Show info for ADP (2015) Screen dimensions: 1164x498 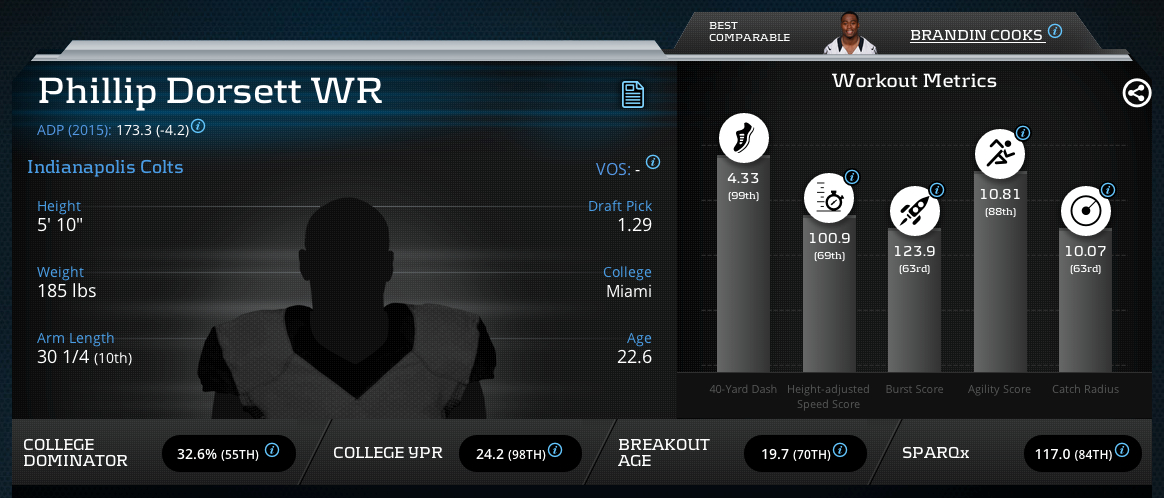[198, 127]
